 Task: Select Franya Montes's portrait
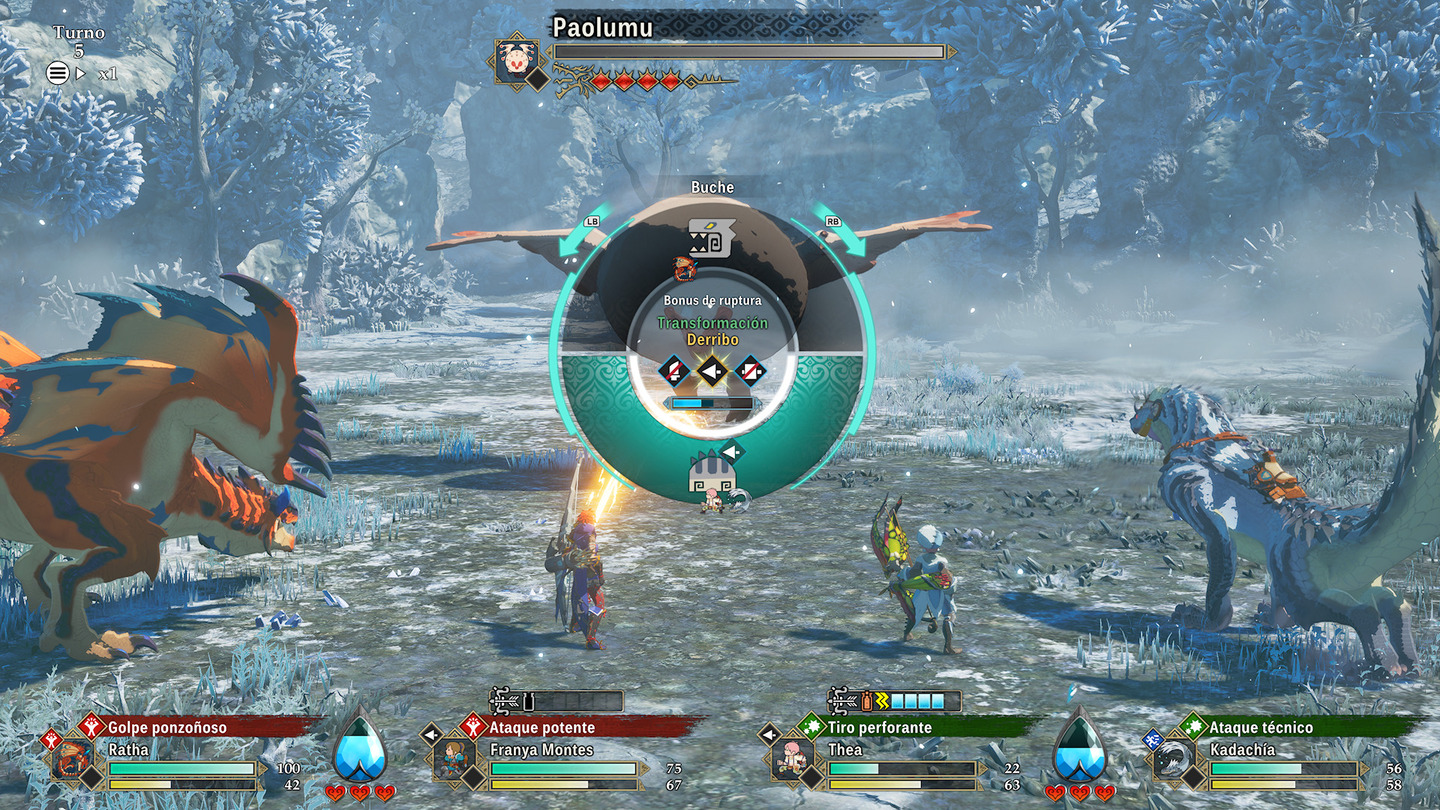(454, 759)
